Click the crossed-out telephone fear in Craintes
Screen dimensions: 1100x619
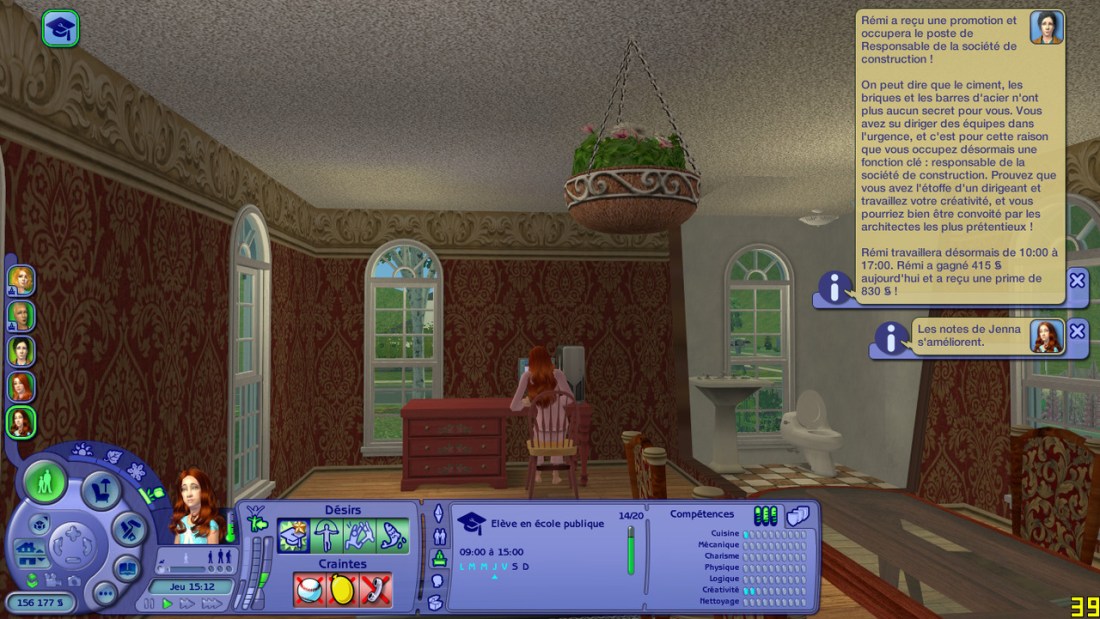point(376,590)
